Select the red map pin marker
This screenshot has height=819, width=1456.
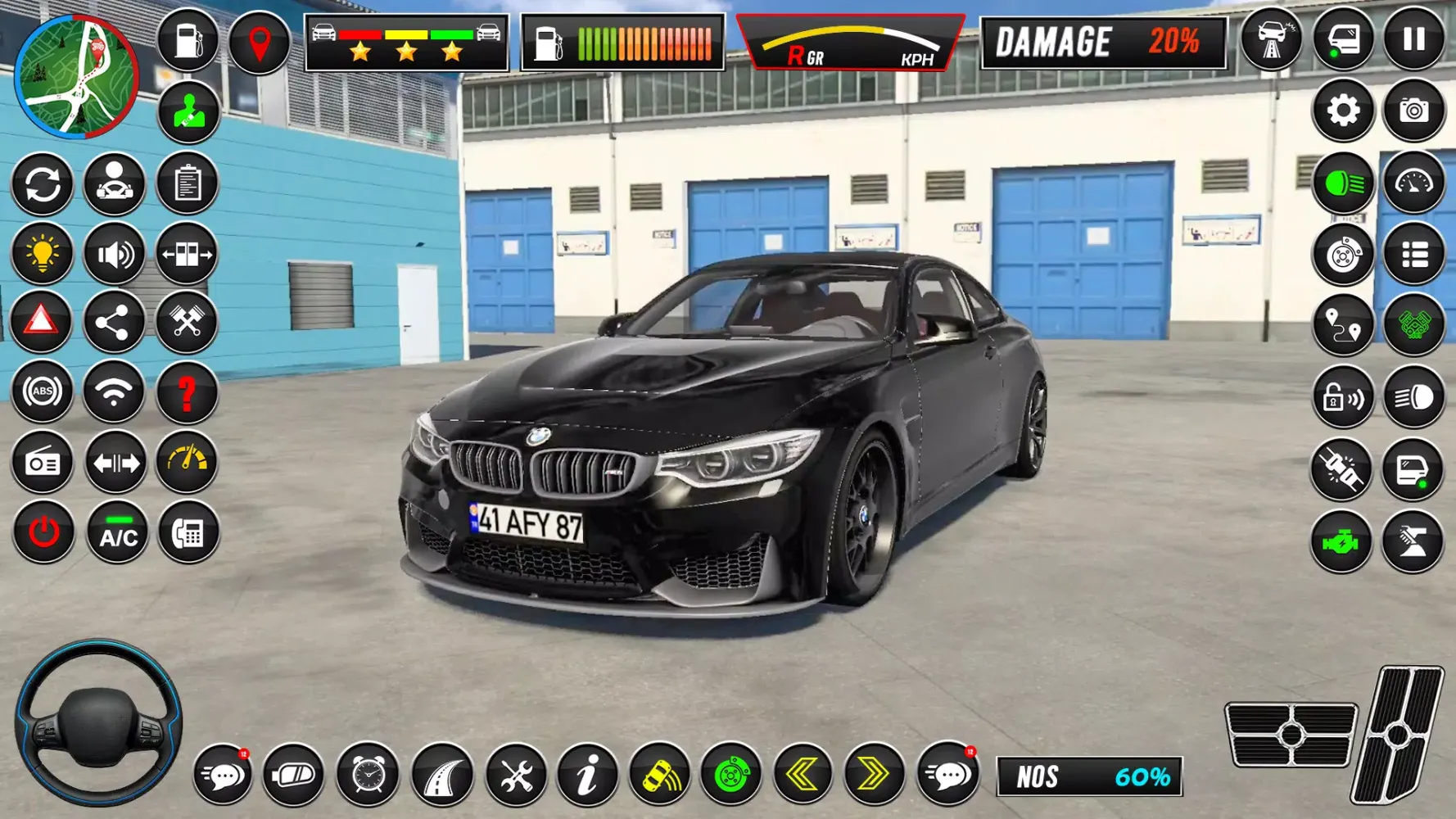pyautogui.click(x=260, y=43)
